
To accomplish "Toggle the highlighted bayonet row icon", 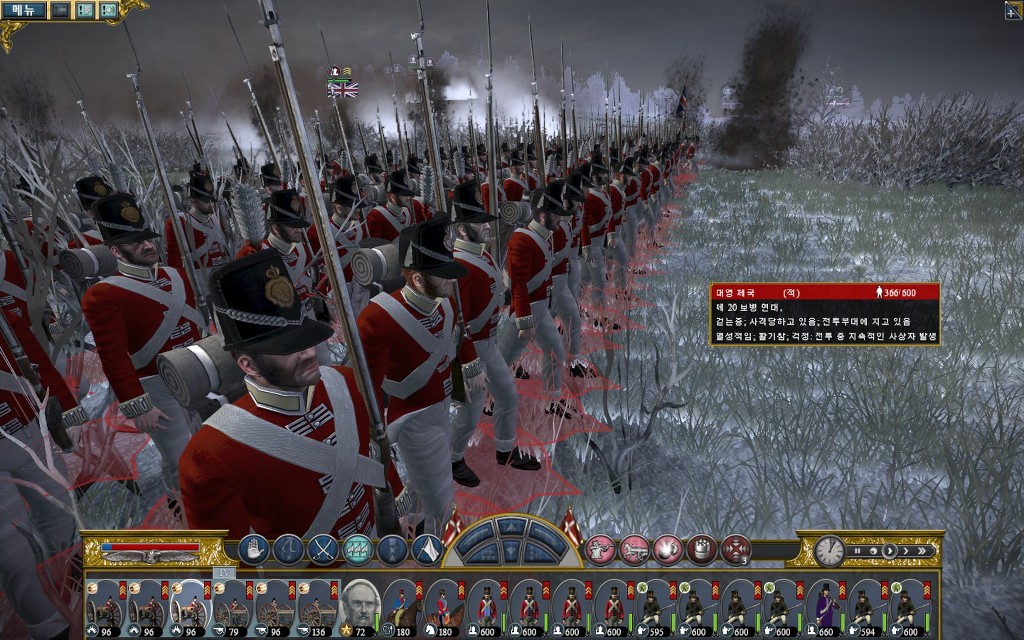I will (357, 549).
